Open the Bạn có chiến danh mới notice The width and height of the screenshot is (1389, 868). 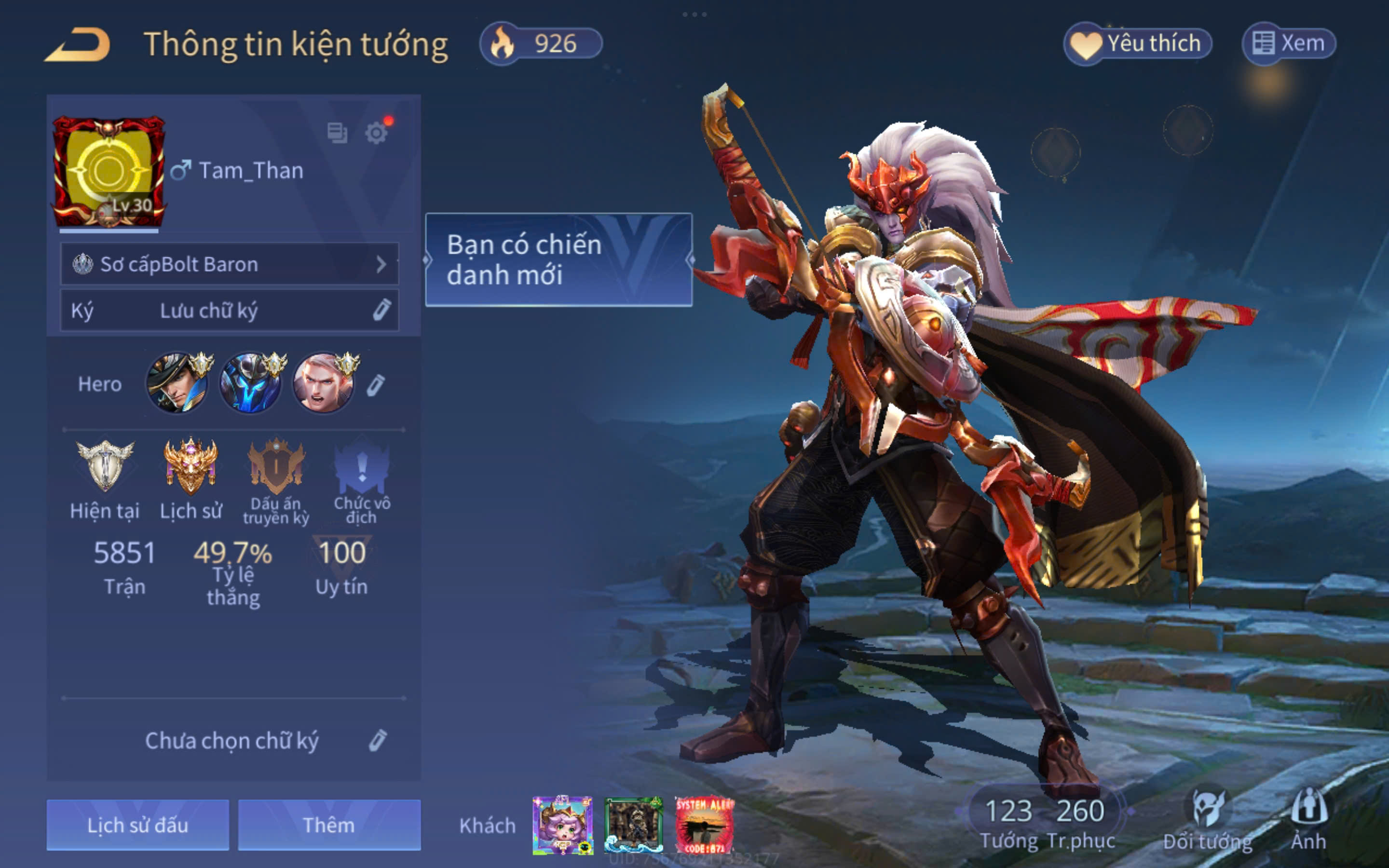point(558,260)
